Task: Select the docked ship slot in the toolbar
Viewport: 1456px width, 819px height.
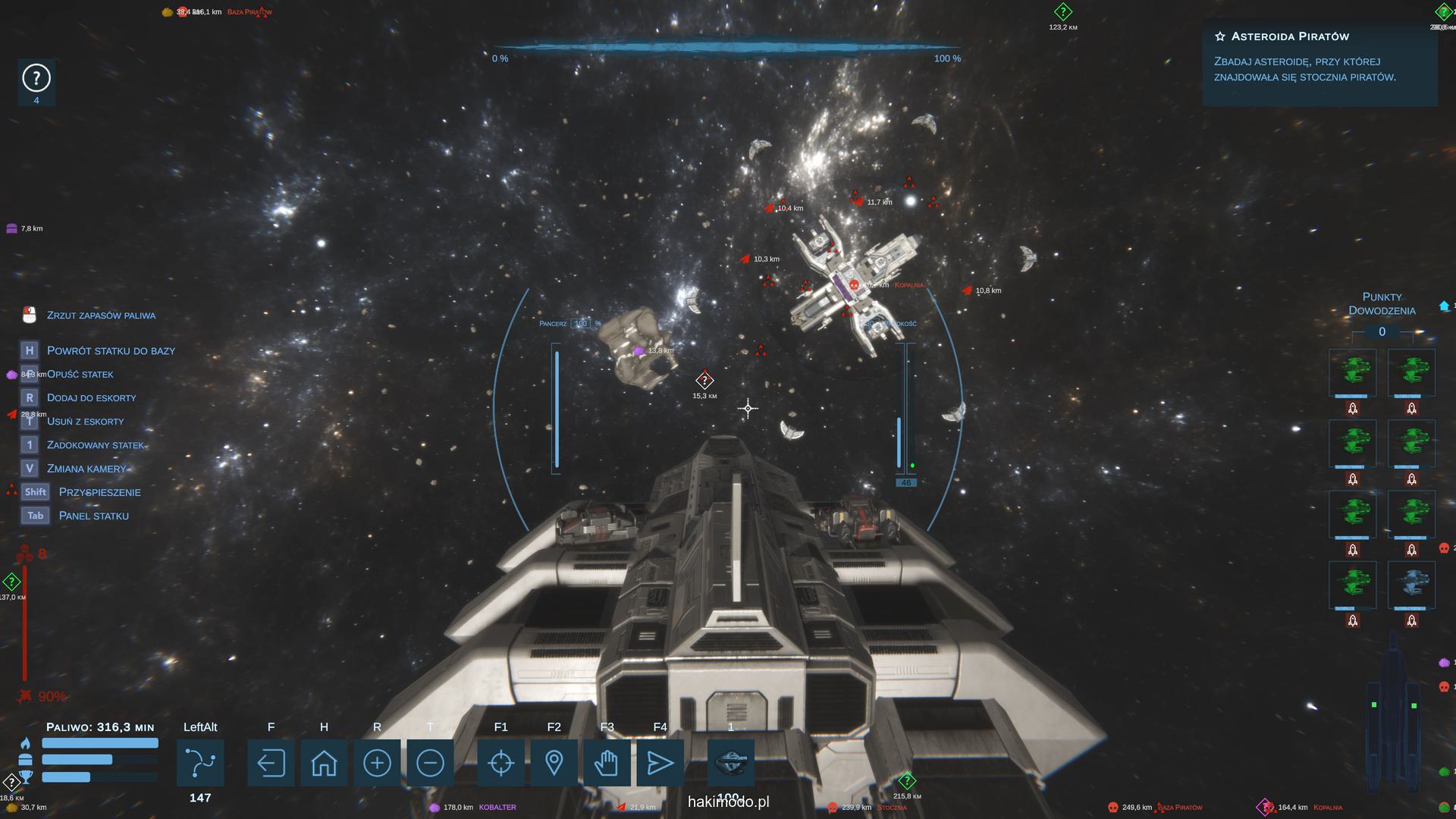Action: pyautogui.click(x=731, y=763)
